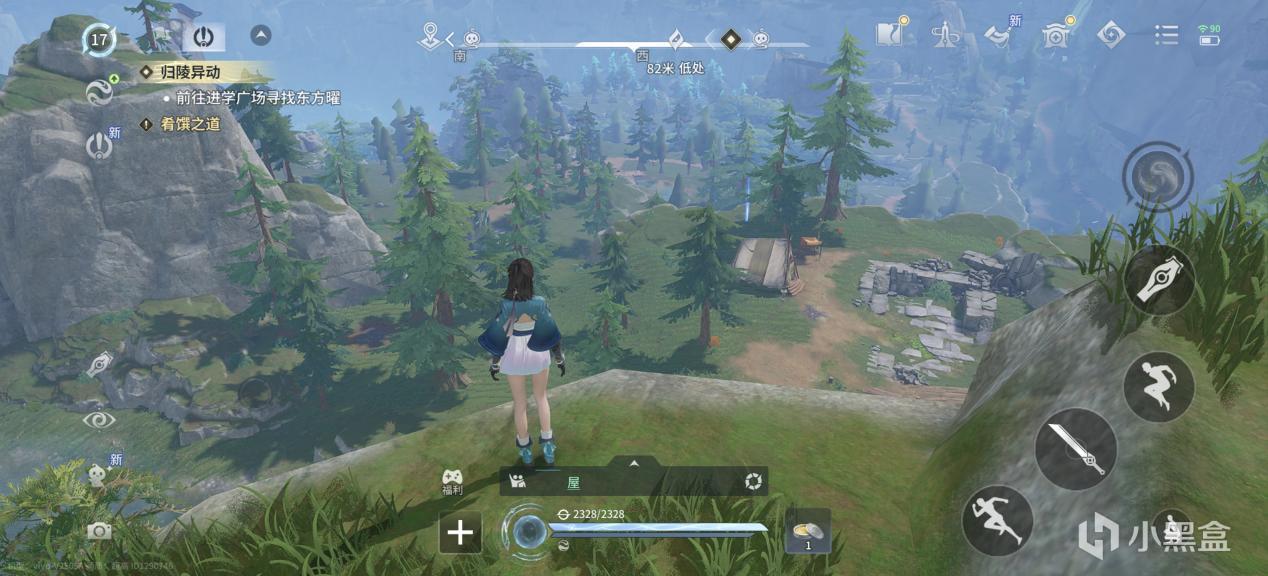The height and width of the screenshot is (576, 1268).
Task: Trigger the sword attack button
Action: pyautogui.click(x=1076, y=449)
